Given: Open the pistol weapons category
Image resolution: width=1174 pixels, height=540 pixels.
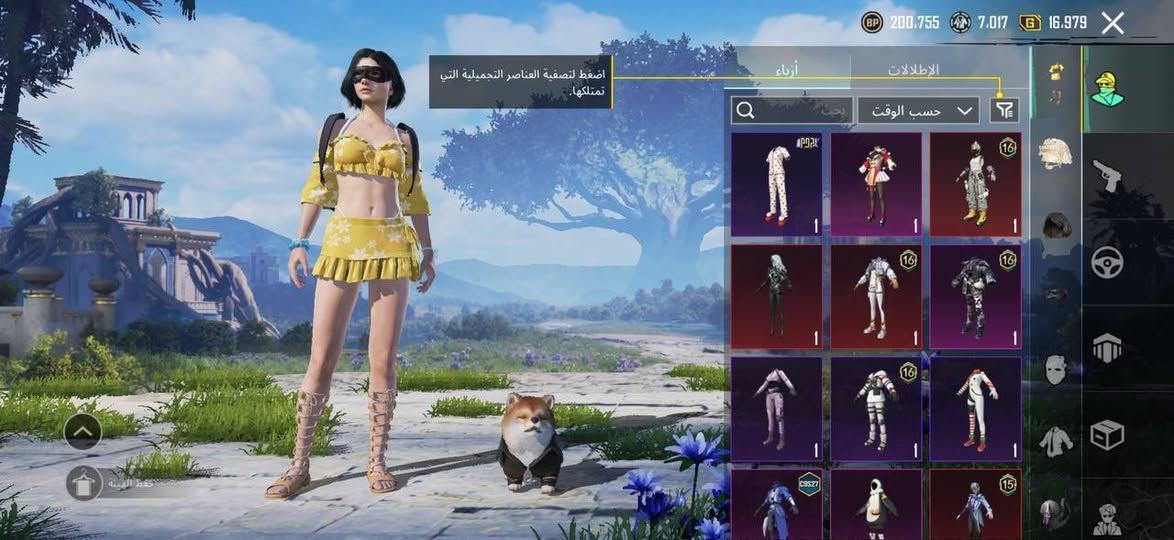Looking at the screenshot, I should (x=1107, y=176).
